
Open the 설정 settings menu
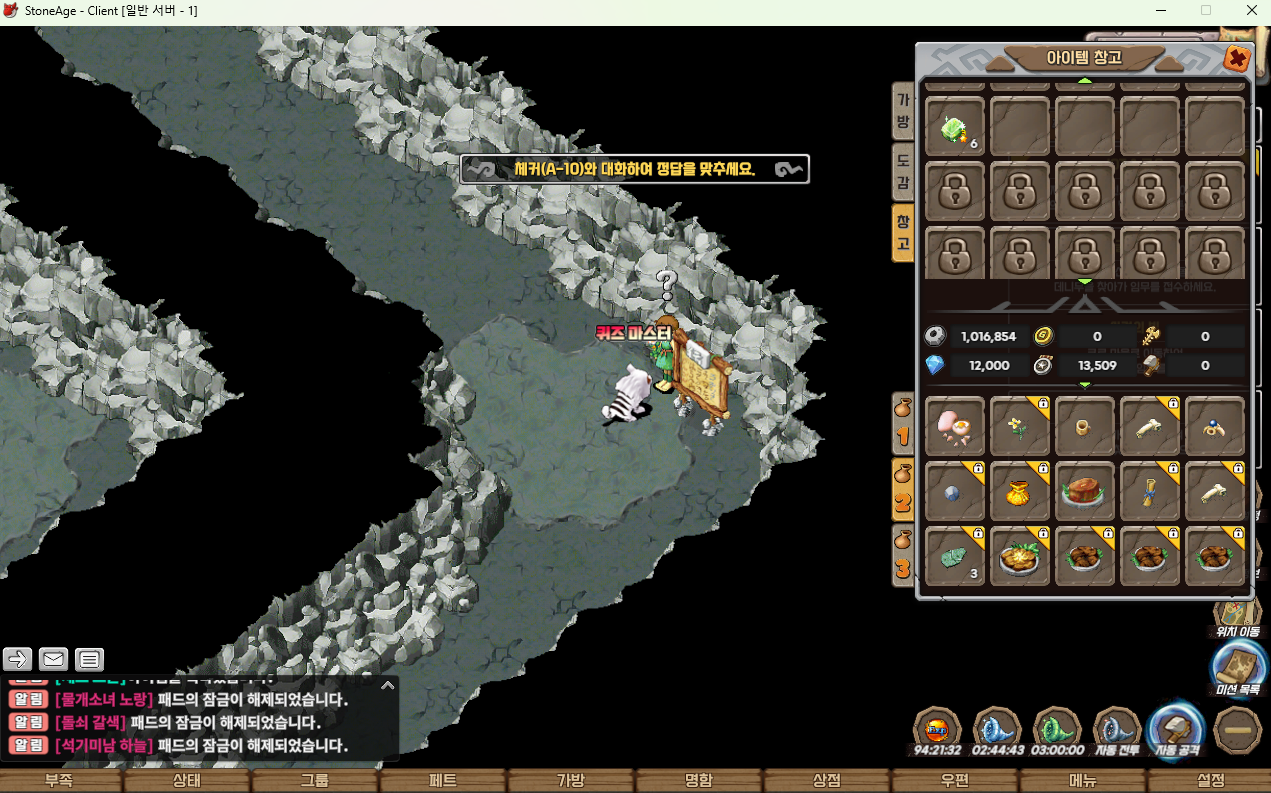click(x=1210, y=781)
